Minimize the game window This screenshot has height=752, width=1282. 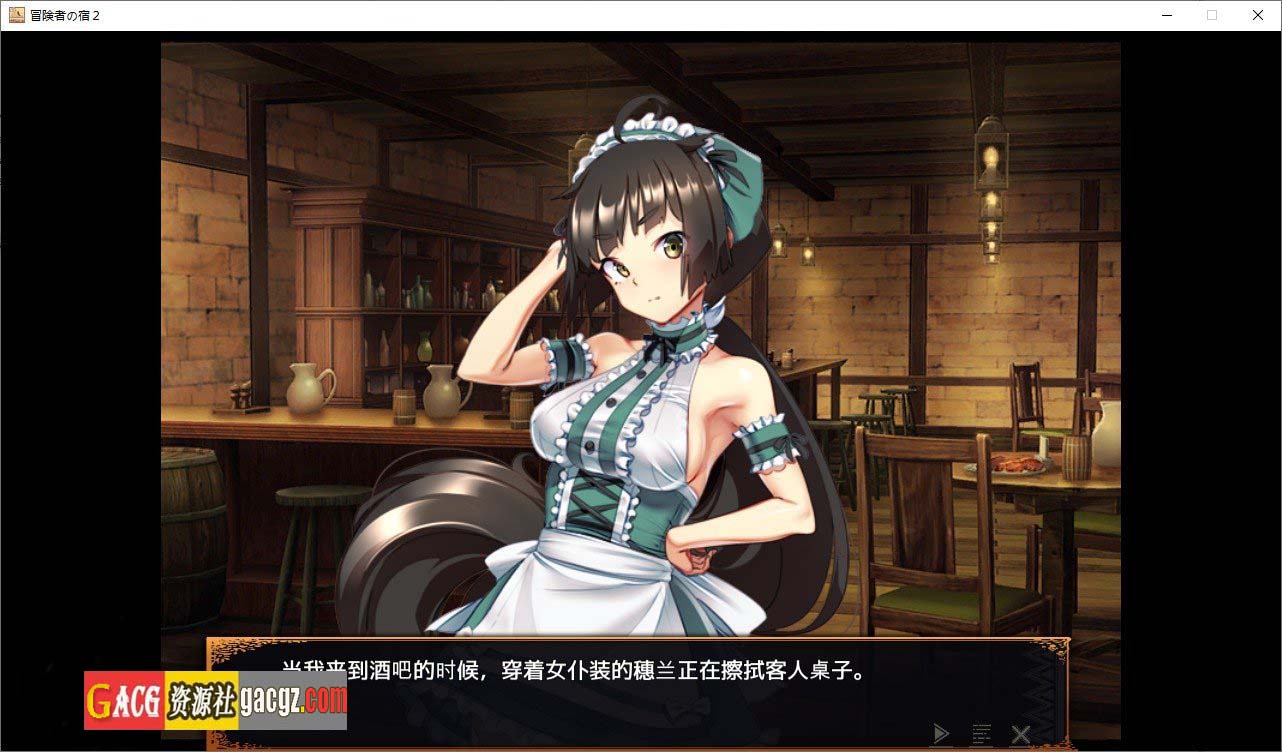pos(1166,15)
